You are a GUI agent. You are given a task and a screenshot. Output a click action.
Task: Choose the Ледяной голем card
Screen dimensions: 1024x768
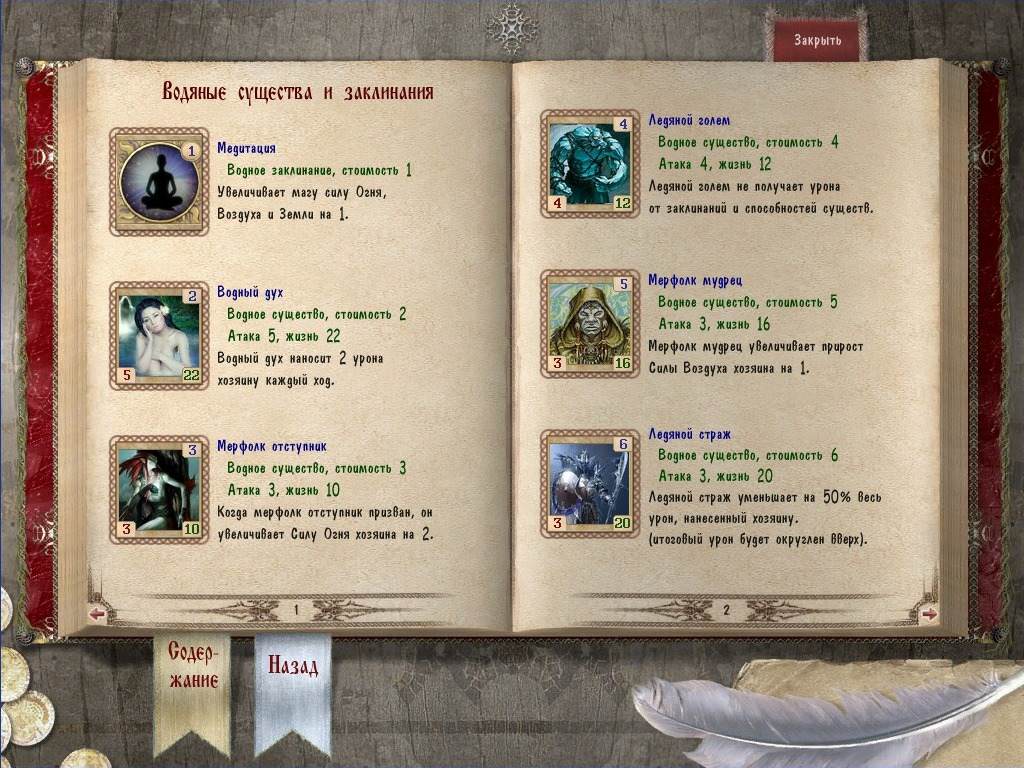point(591,163)
